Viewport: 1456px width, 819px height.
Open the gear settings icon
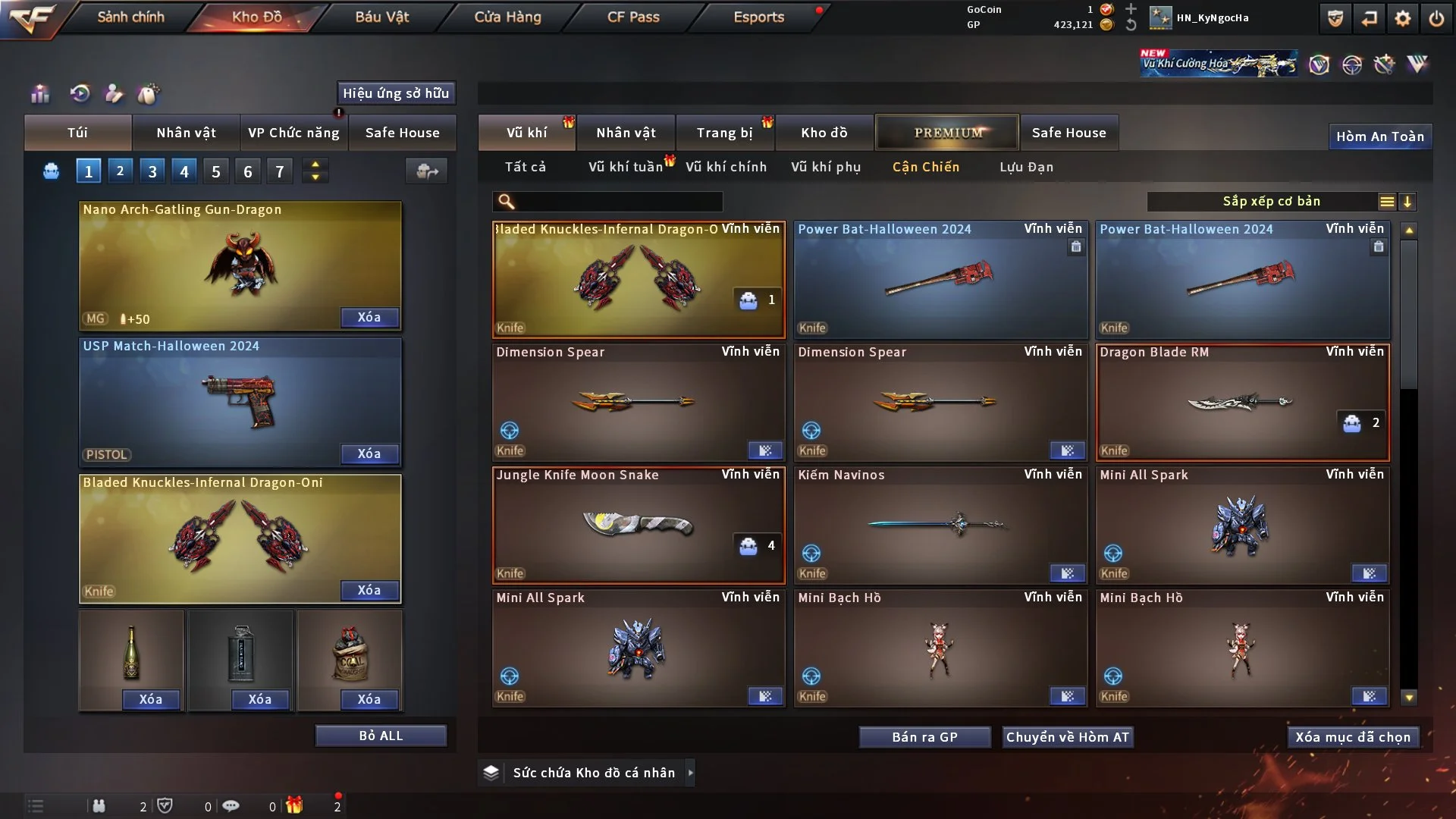(1403, 18)
